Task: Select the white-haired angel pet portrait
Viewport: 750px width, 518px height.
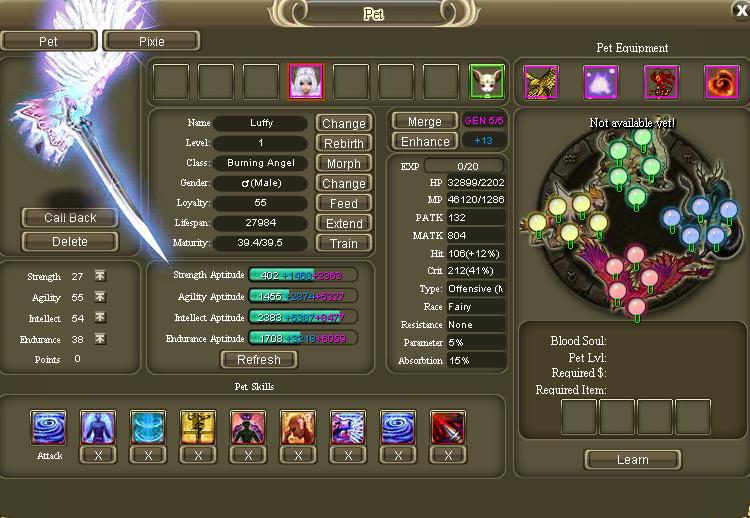Action: tap(306, 82)
